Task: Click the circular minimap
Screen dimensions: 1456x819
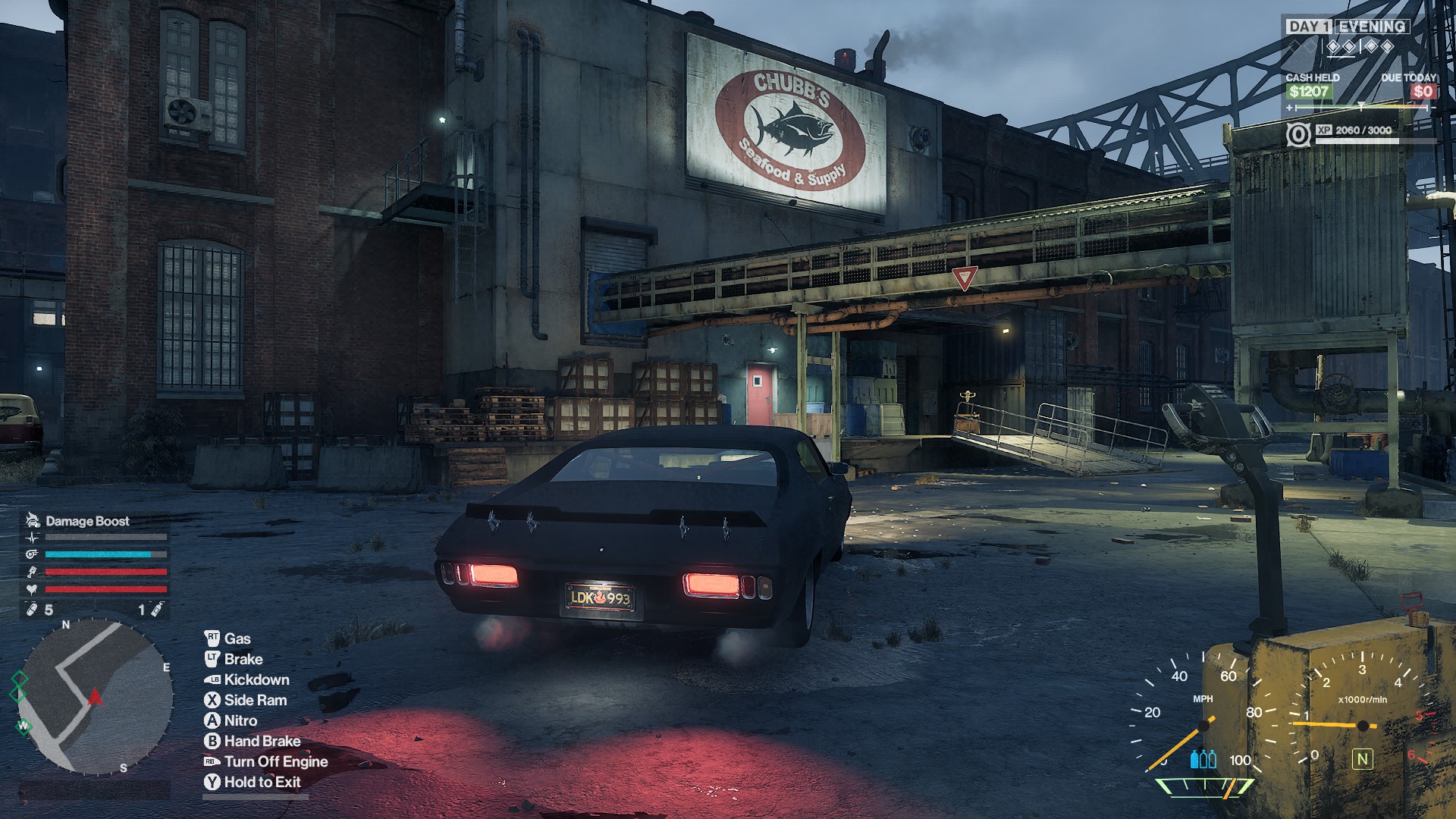Action: click(96, 697)
